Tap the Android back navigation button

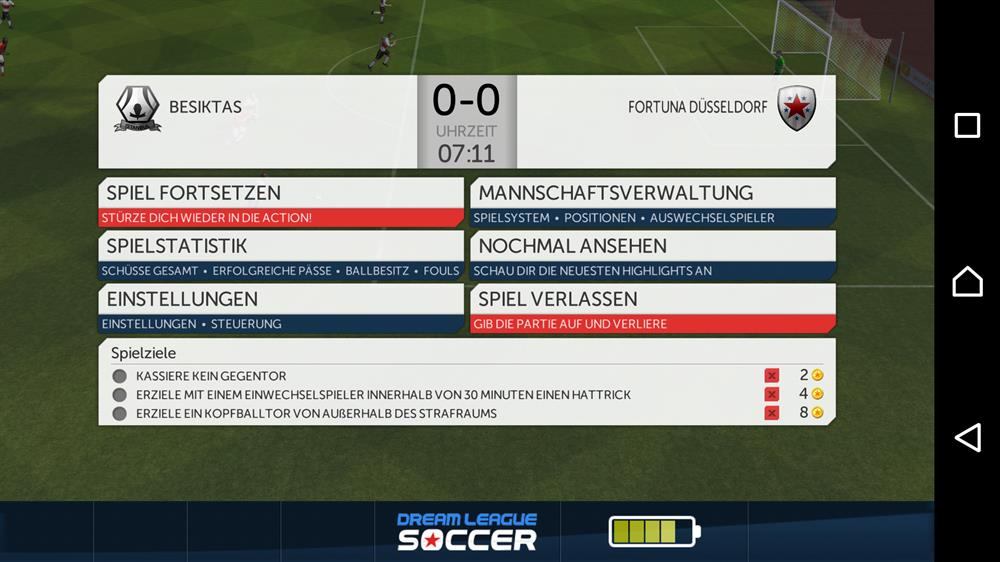coord(967,437)
